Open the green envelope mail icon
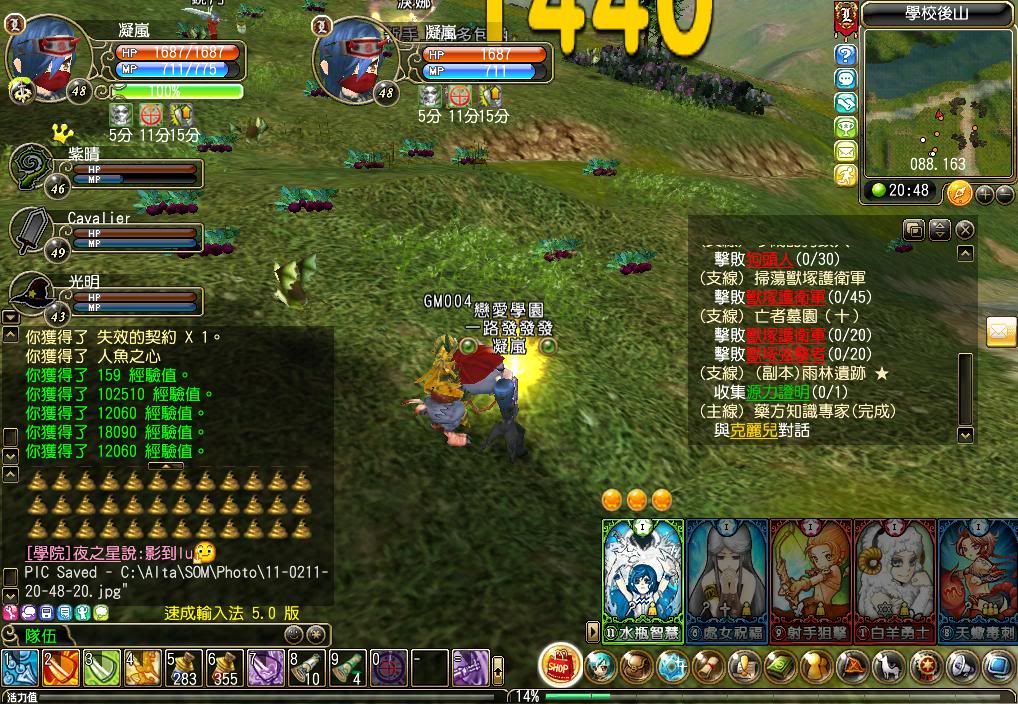This screenshot has width=1018, height=704. pyautogui.click(x=846, y=151)
